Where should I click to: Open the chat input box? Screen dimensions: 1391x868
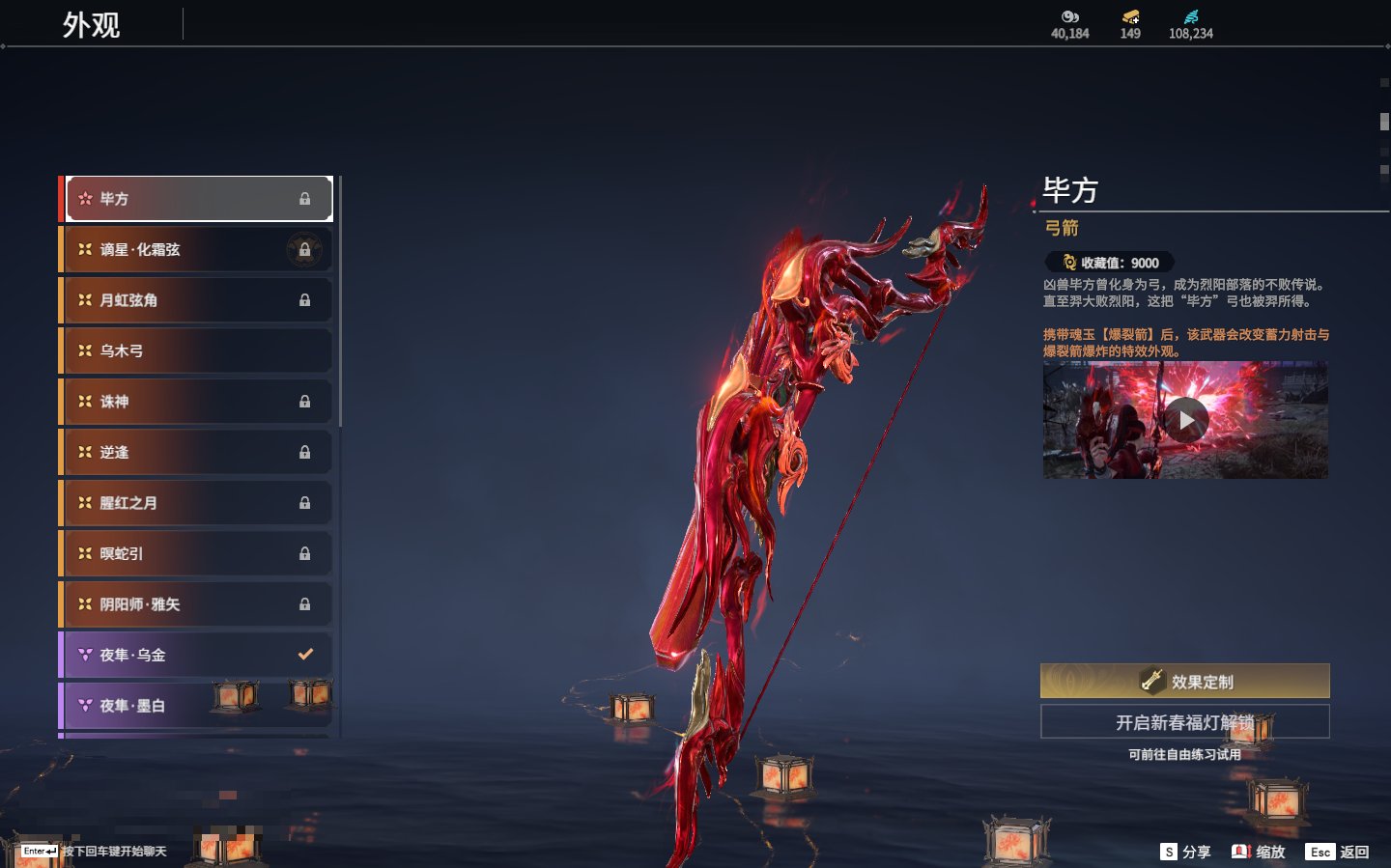coord(95,851)
